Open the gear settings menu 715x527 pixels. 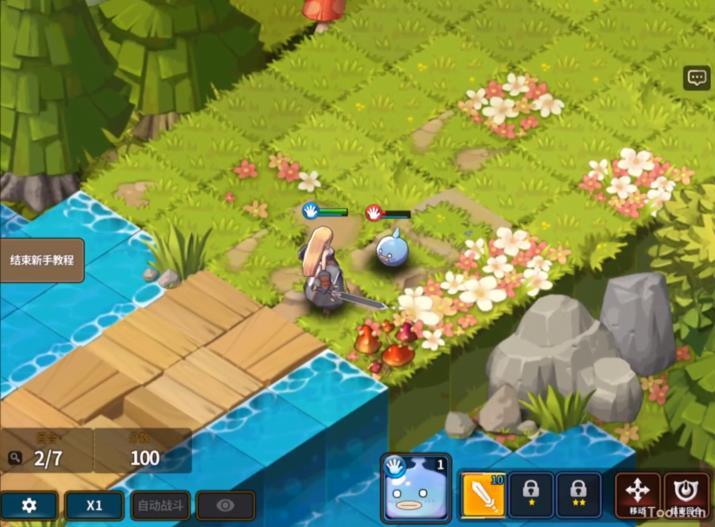pyautogui.click(x=29, y=505)
